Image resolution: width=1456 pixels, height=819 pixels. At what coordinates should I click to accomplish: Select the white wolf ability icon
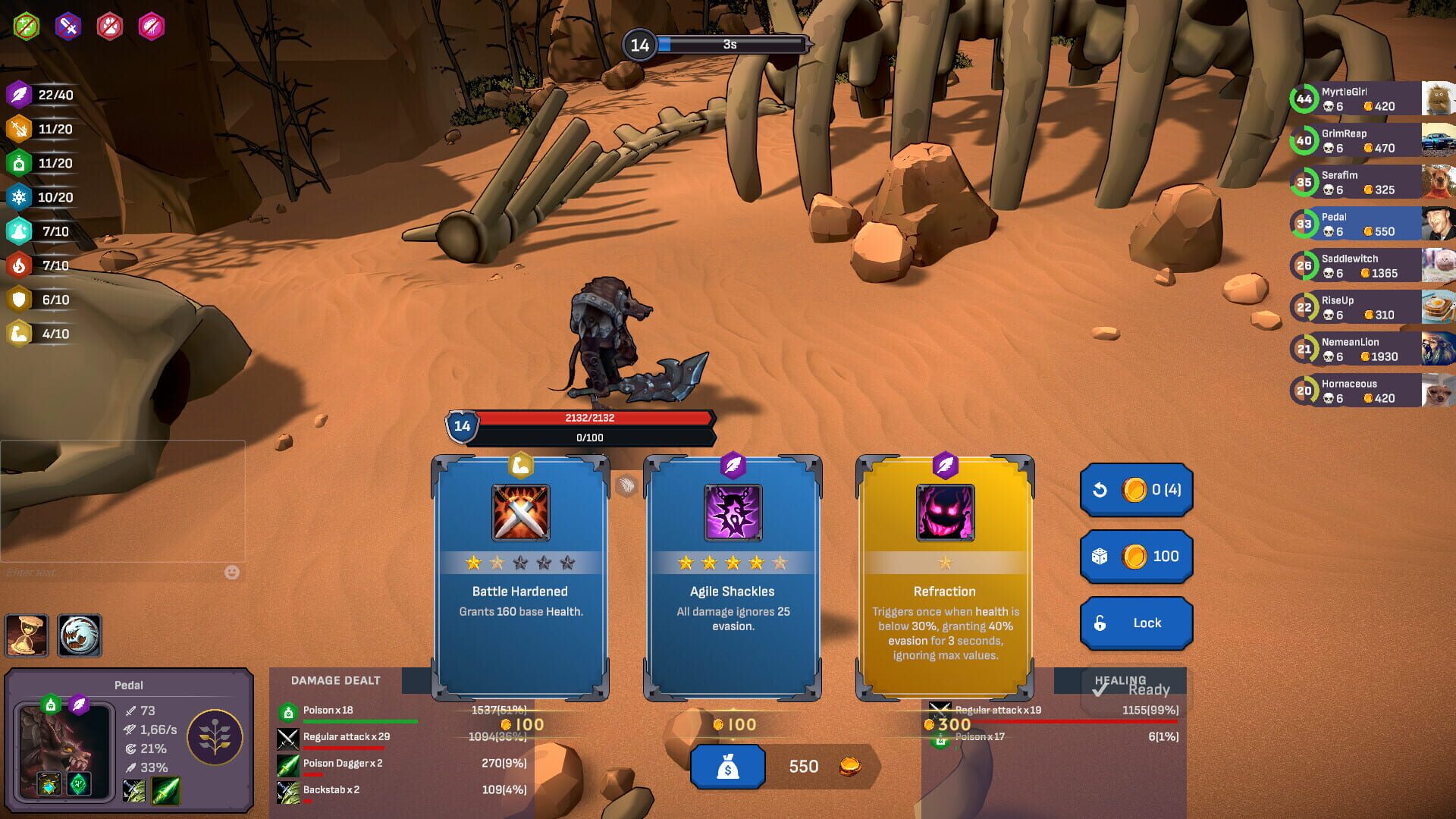(x=80, y=635)
